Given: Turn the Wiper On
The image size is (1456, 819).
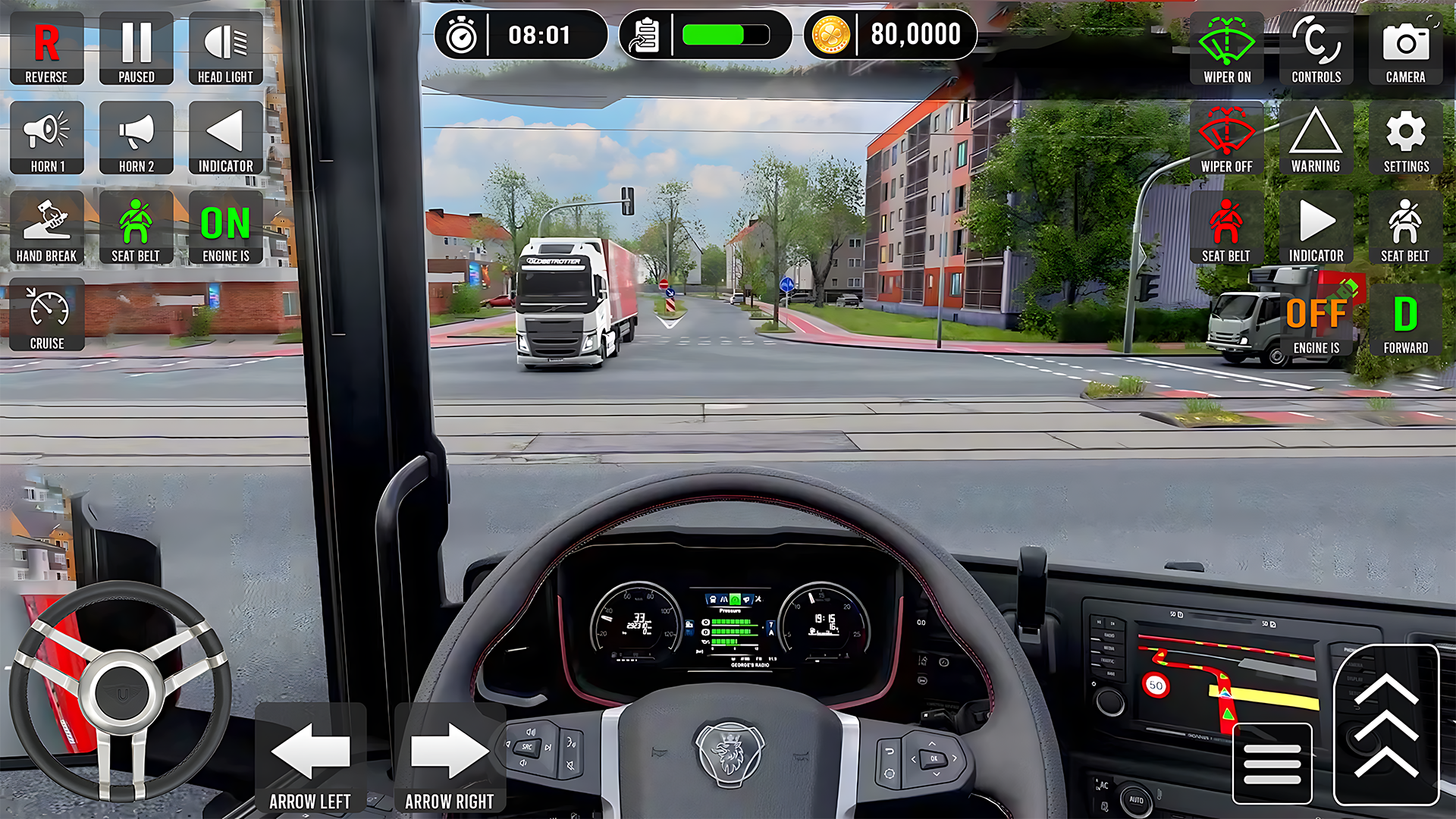Looking at the screenshot, I should click(x=1226, y=49).
